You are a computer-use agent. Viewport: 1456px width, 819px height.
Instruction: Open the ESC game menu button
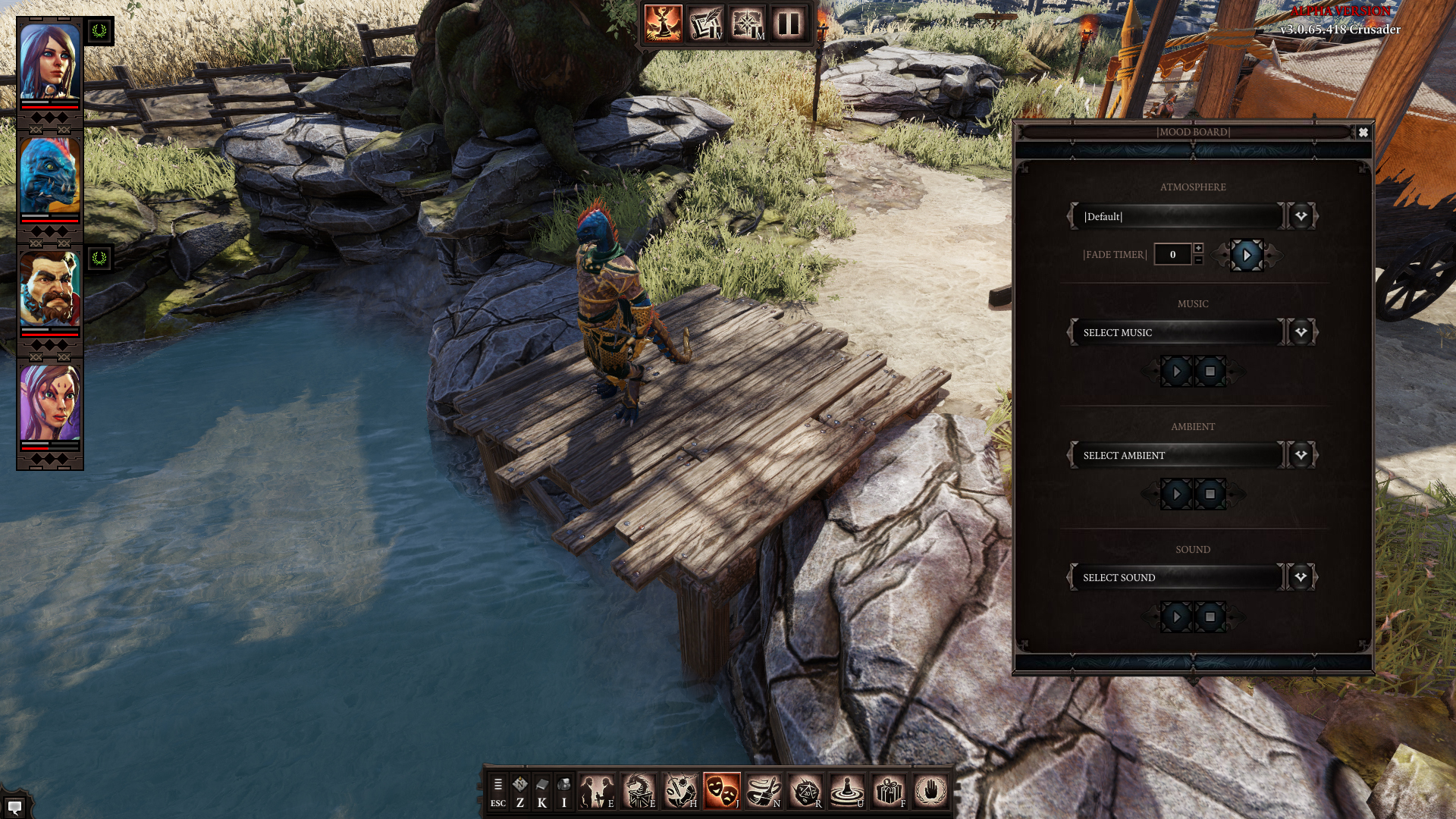click(498, 792)
